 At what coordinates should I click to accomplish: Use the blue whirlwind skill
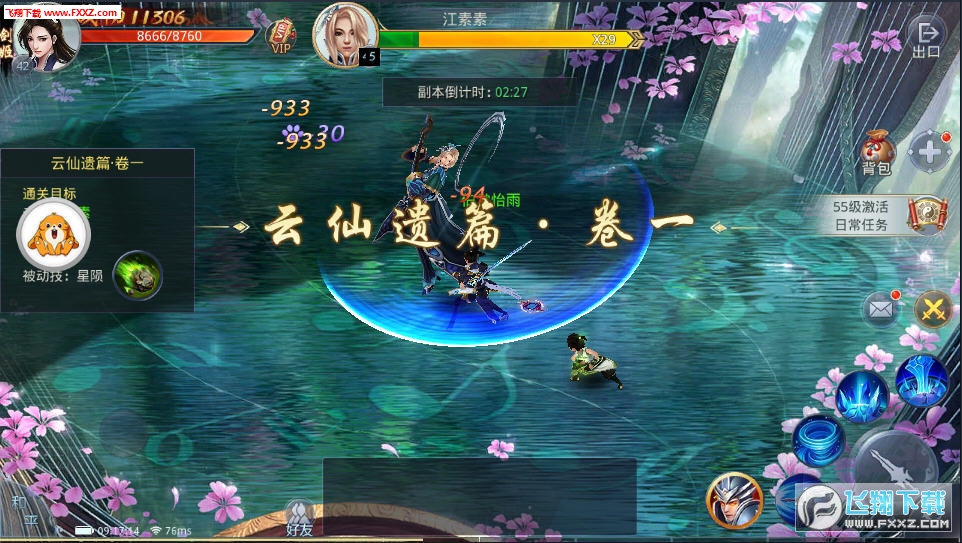tap(818, 438)
